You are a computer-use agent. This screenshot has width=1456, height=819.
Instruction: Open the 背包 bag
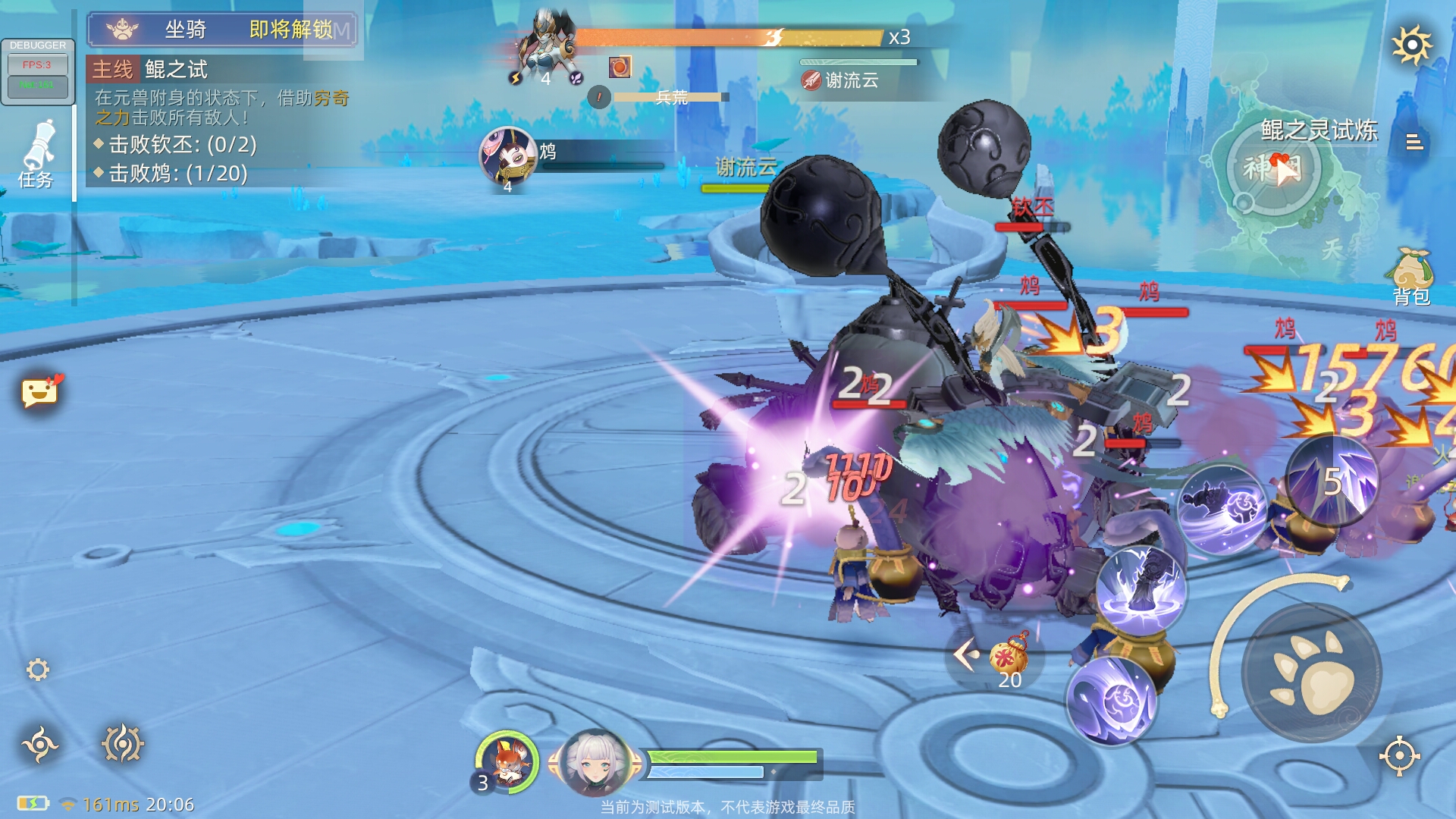click(x=1410, y=276)
